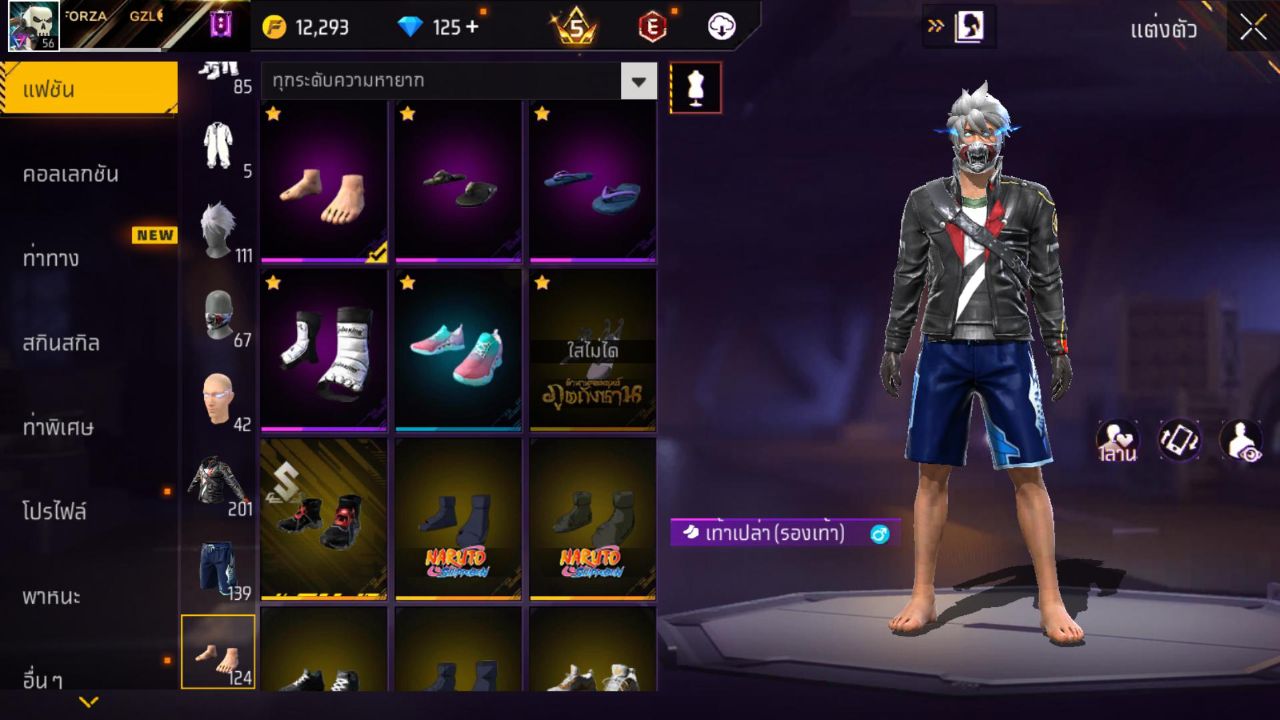
Task: Expand the character card panel with double arrows
Action: click(937, 27)
